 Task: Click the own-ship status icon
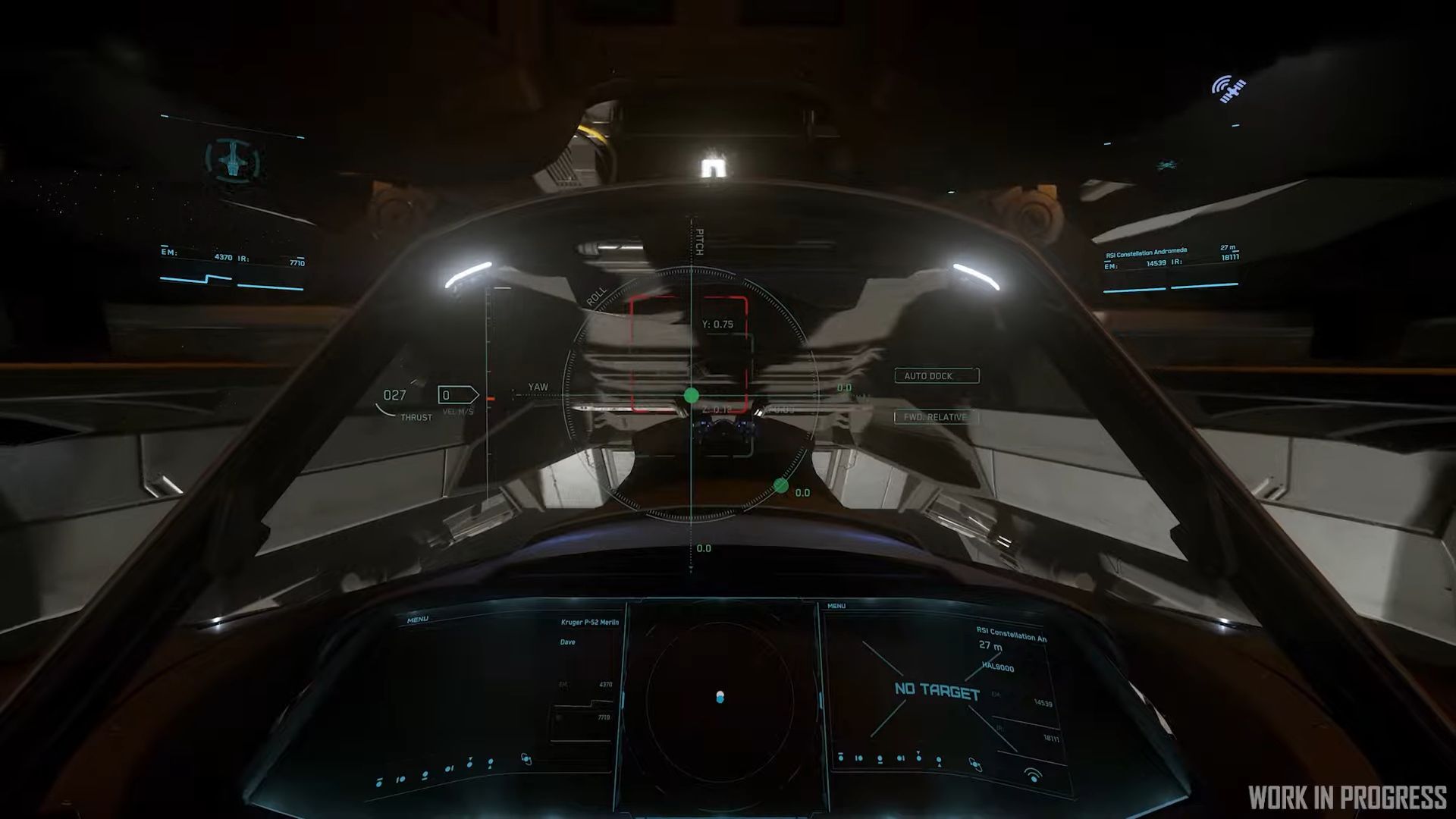232,158
